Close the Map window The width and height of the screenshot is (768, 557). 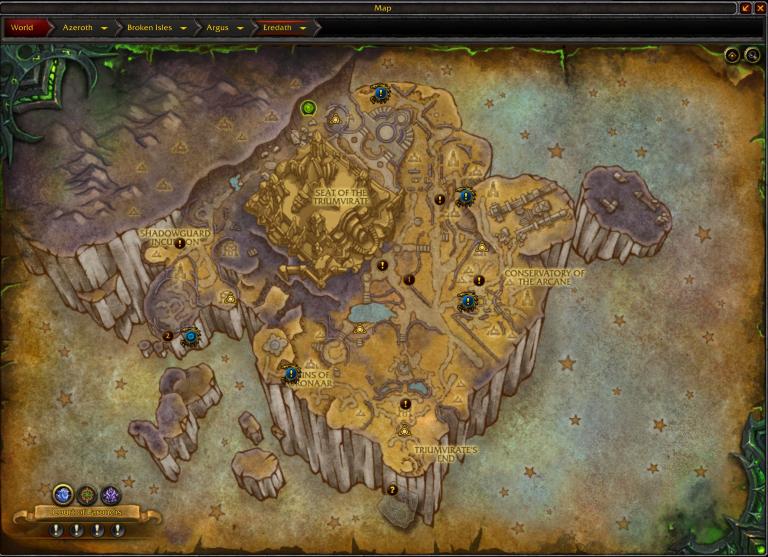click(760, 8)
